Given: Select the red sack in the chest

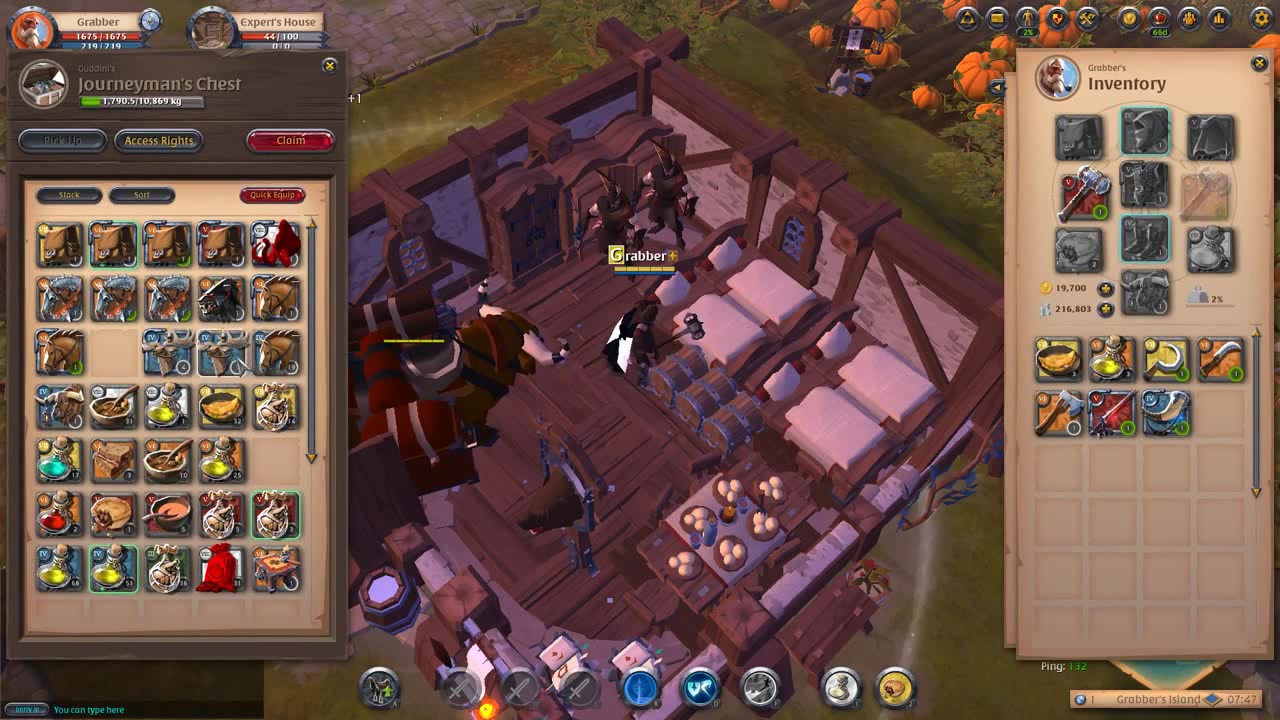Looking at the screenshot, I should click(x=221, y=568).
